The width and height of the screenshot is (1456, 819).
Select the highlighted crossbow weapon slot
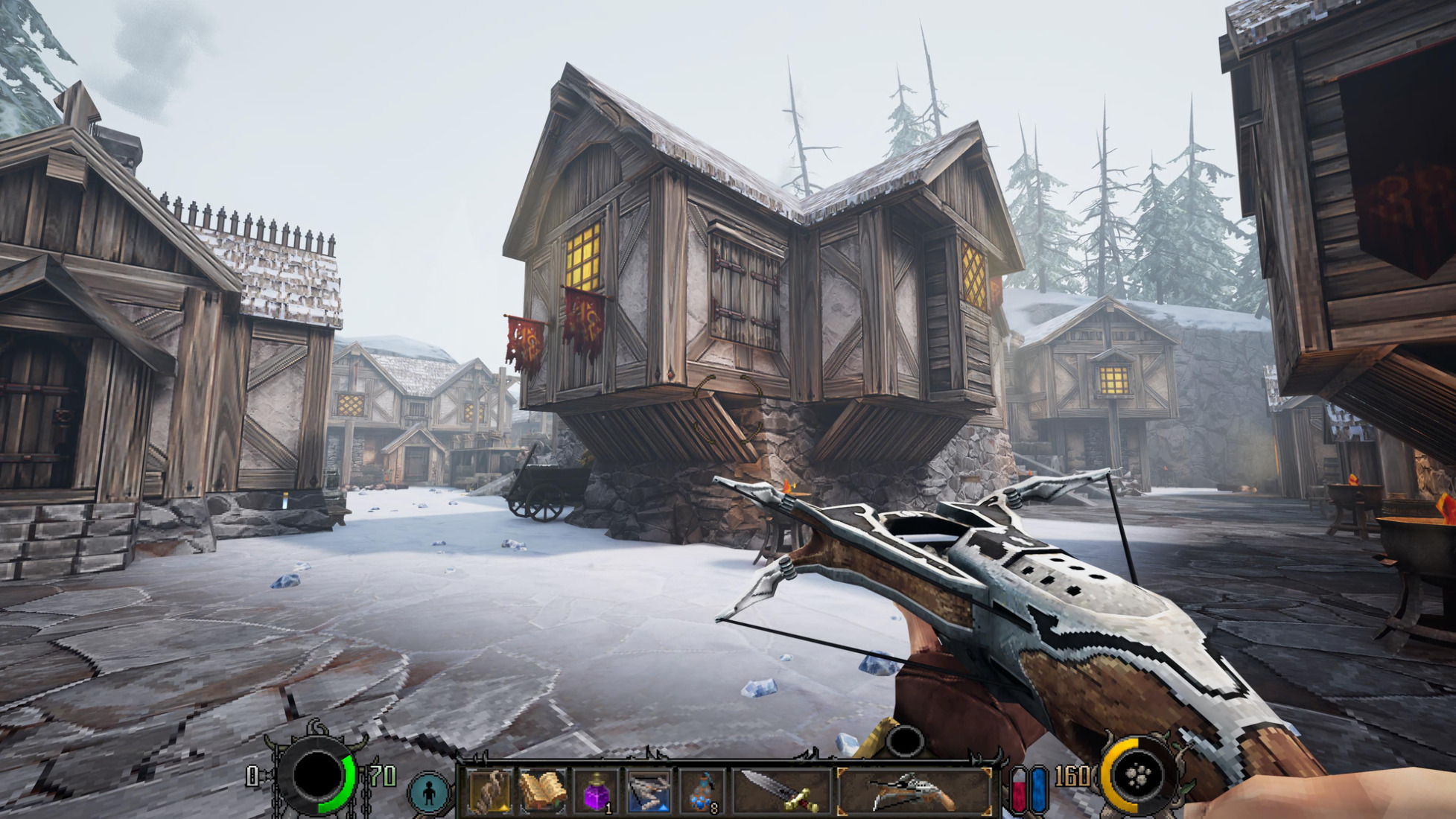pos(915,791)
